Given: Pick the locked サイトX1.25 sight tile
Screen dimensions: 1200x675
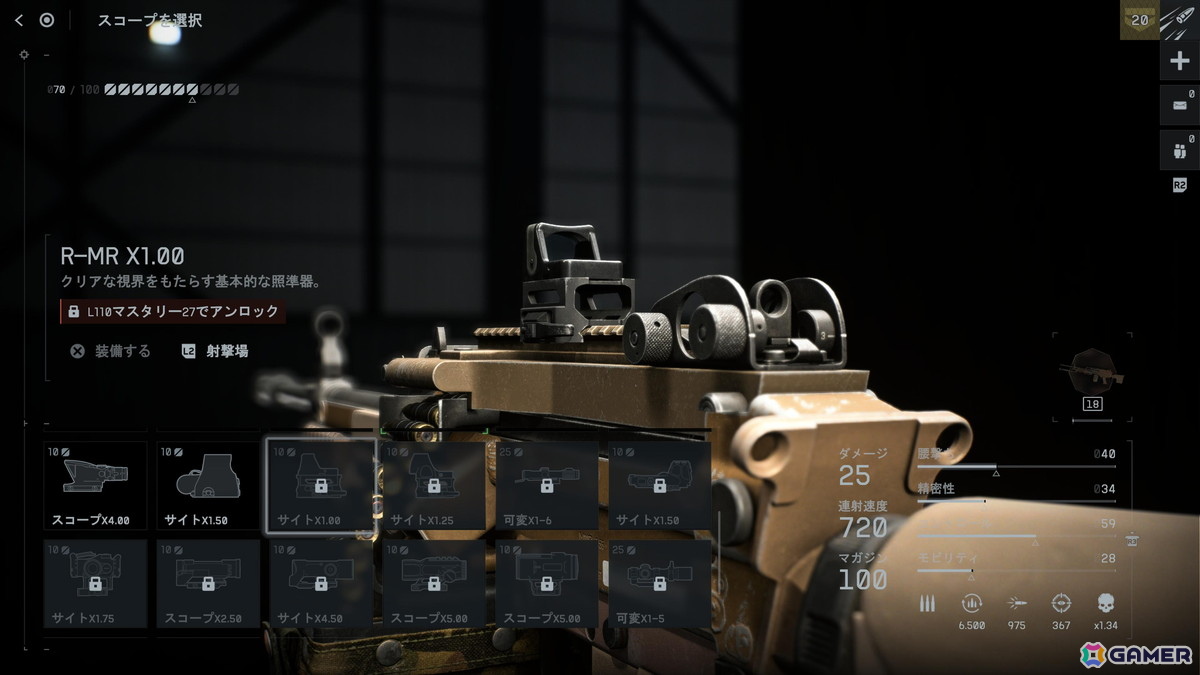Looking at the screenshot, I should (433, 486).
